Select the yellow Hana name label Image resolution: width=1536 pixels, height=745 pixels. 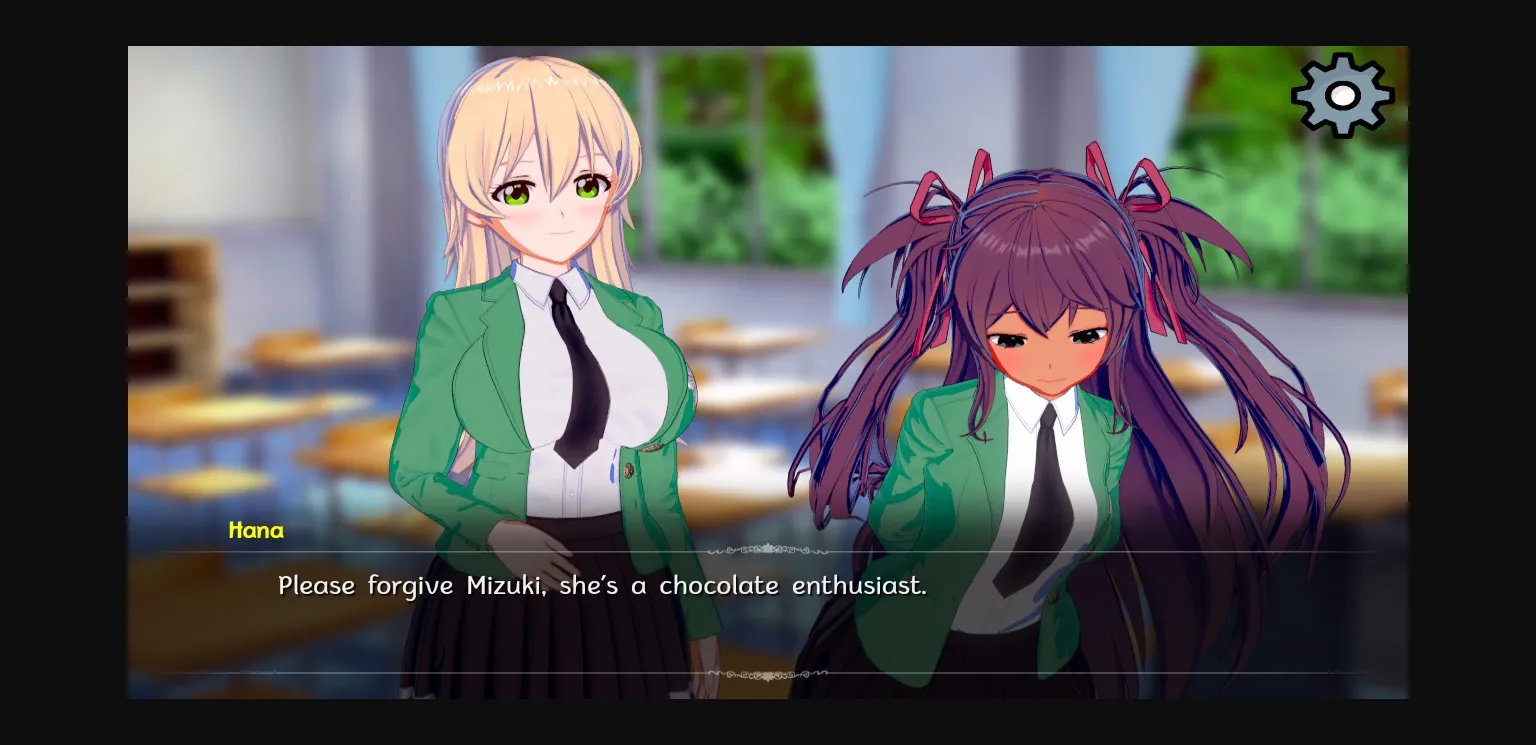pos(256,531)
